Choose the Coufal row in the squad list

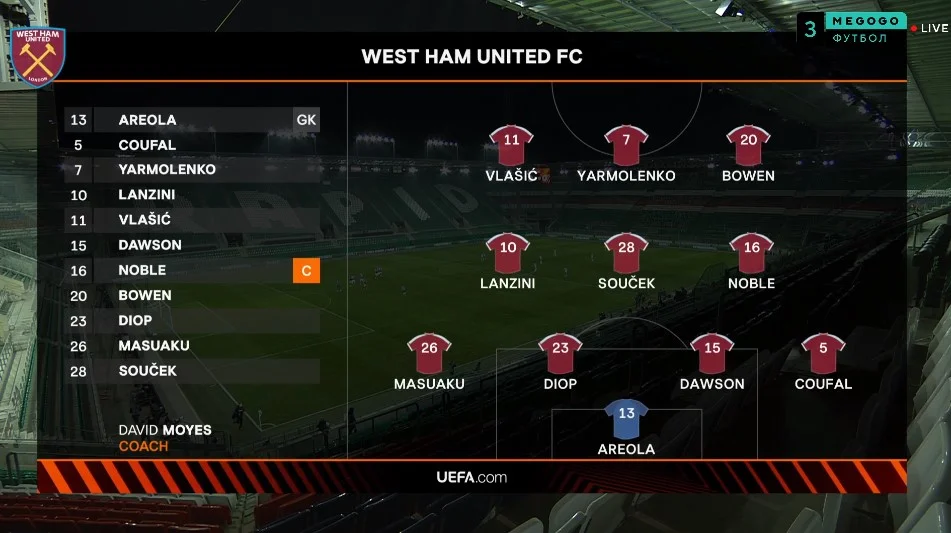[190, 145]
